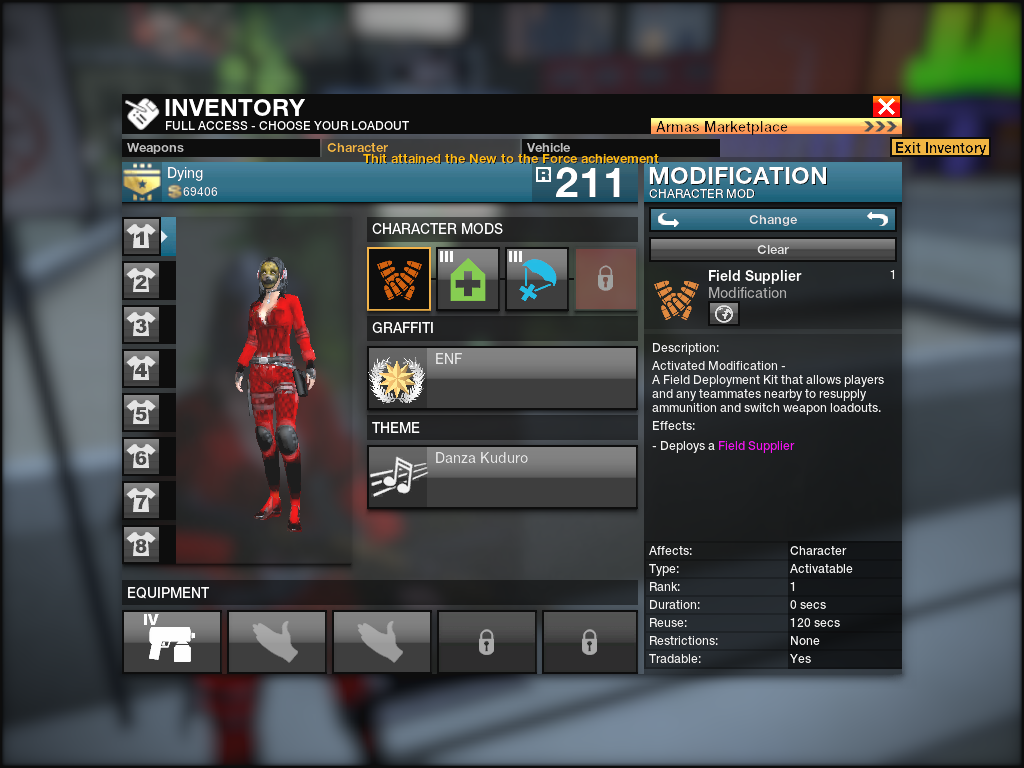1024x768 pixels.
Task: Select the Field Supplier character mod slot
Action: (x=399, y=280)
